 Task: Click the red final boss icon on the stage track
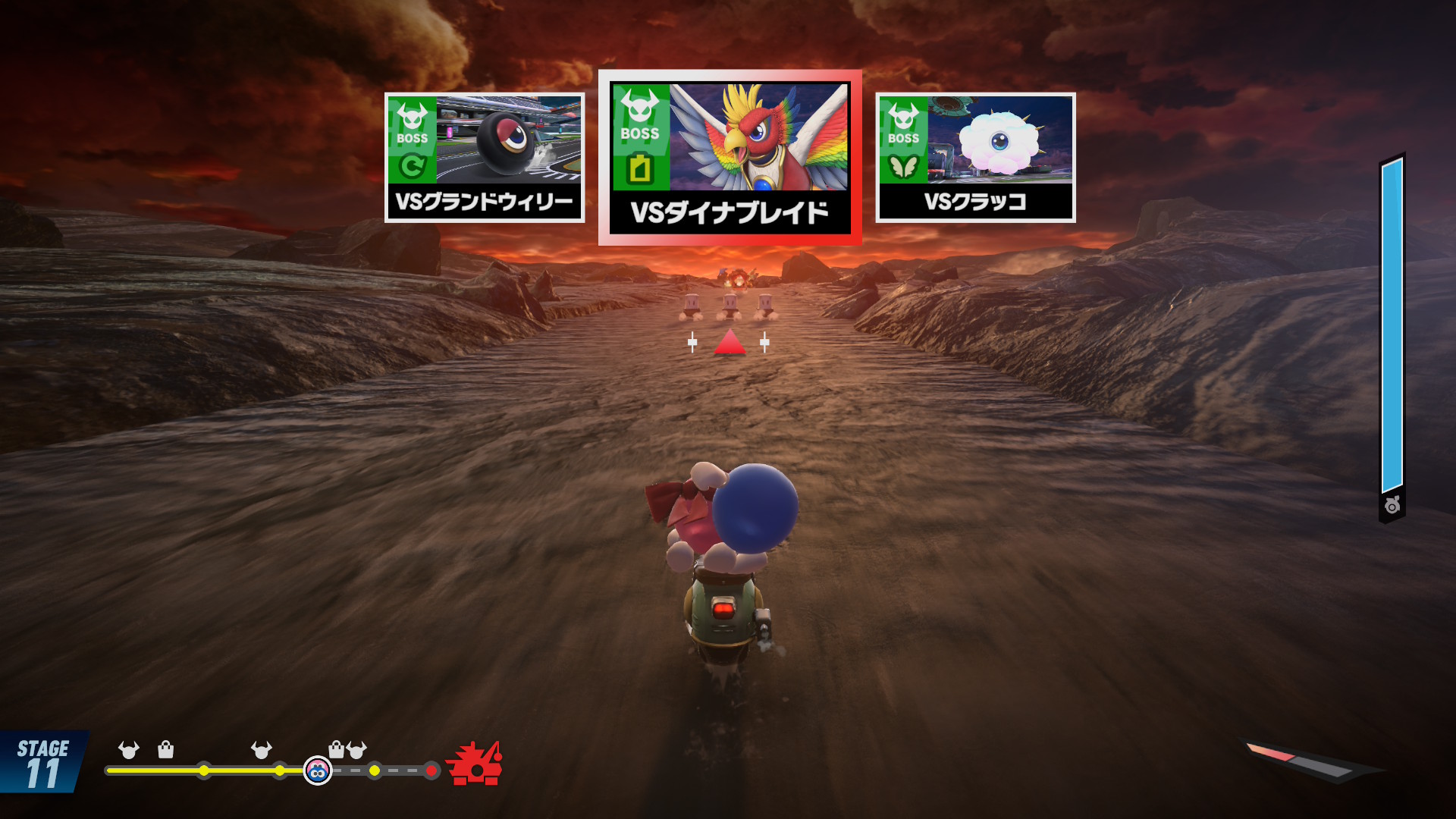pyautogui.click(x=475, y=764)
